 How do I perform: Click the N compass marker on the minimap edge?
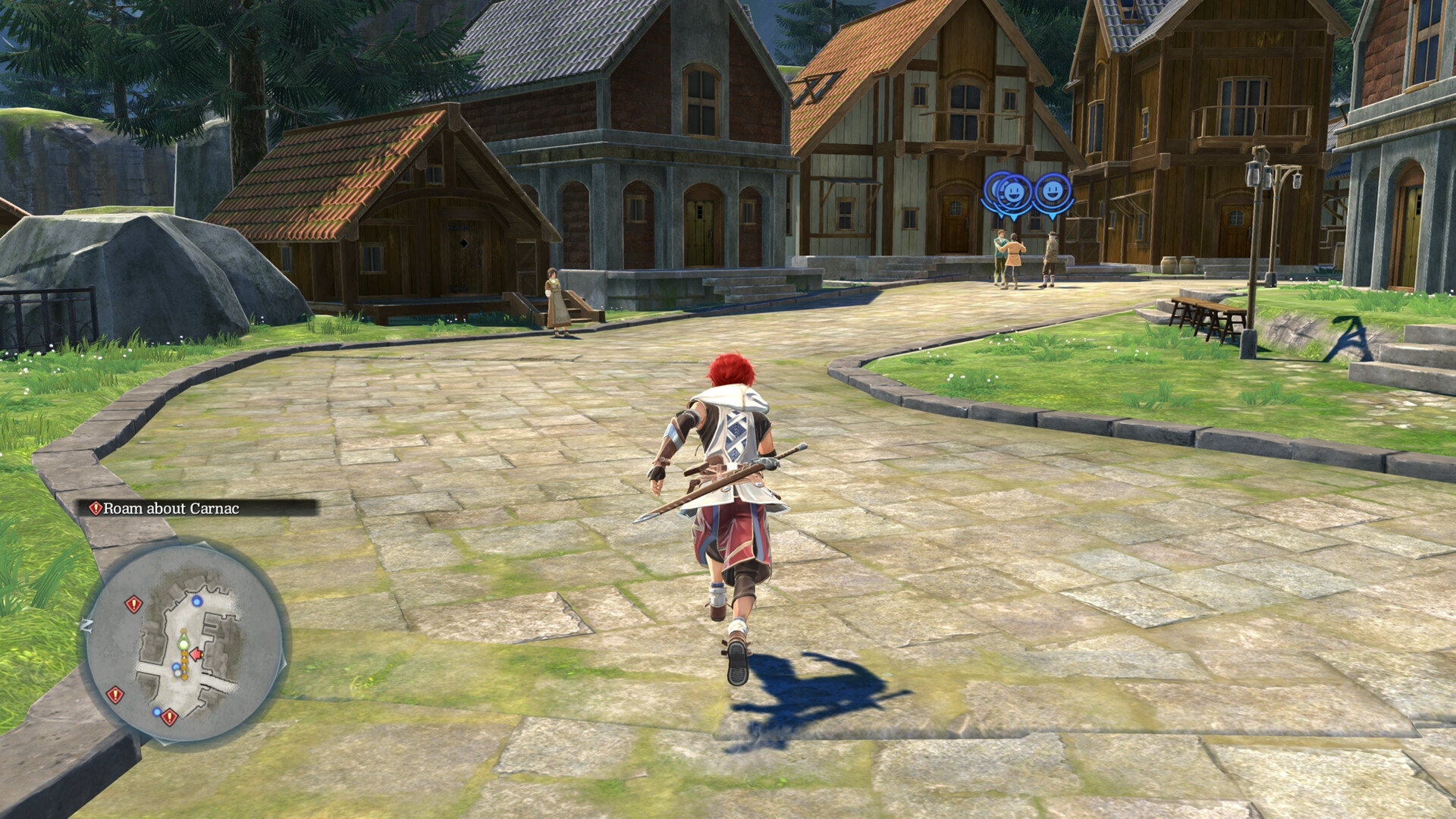pos(87,625)
